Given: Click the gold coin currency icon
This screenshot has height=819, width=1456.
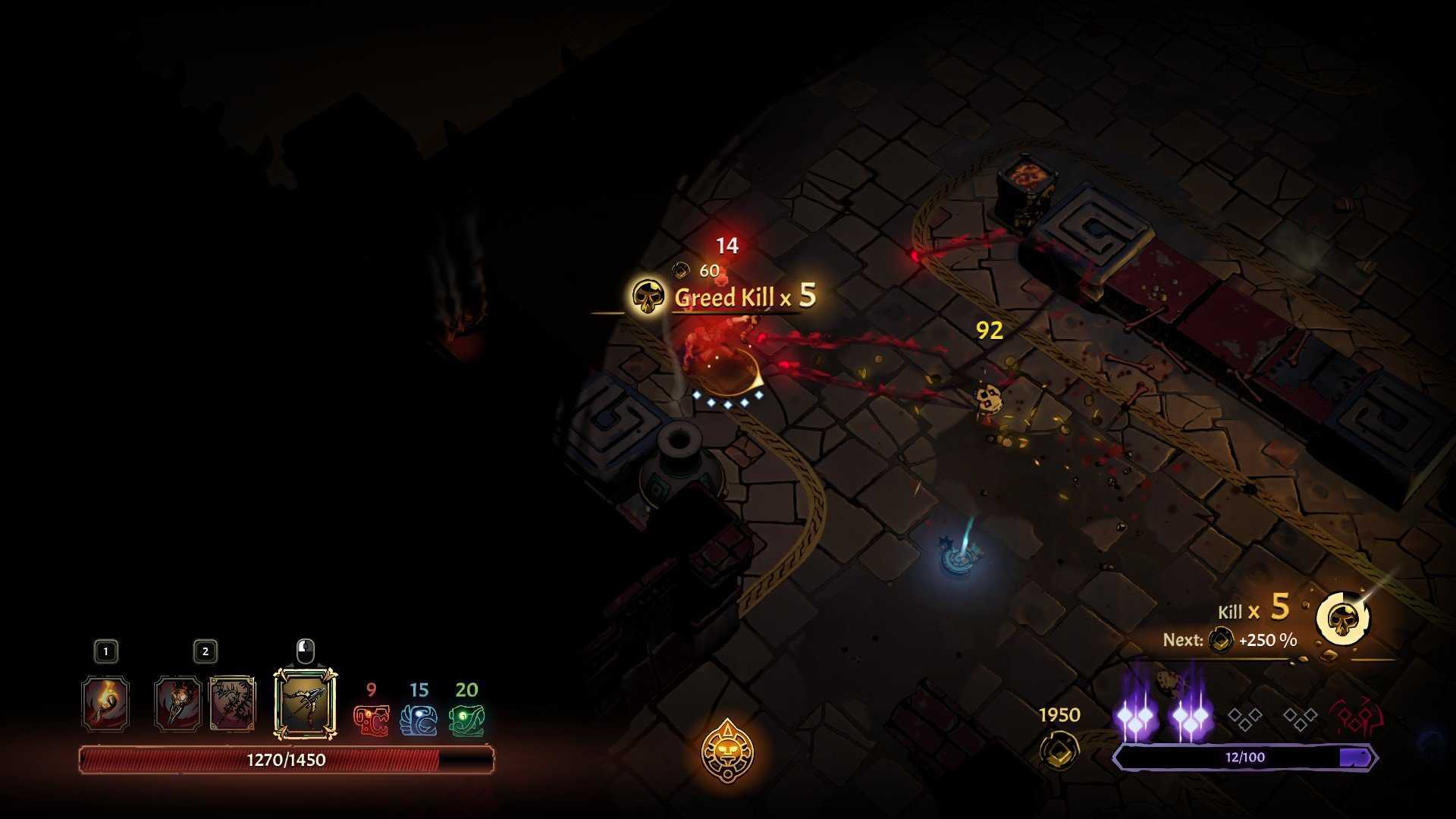Looking at the screenshot, I should click(x=1059, y=750).
